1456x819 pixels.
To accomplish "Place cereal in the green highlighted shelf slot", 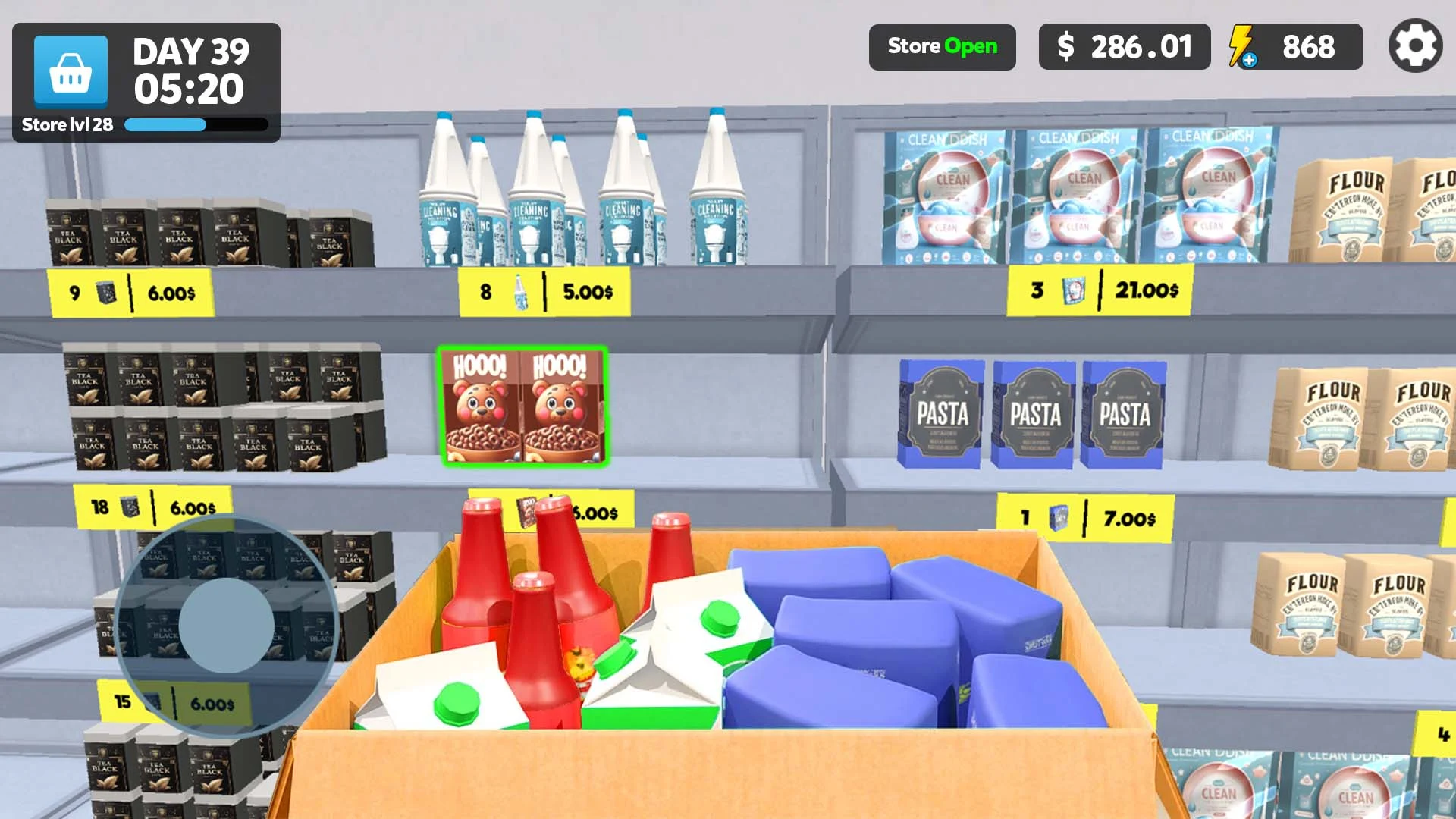I will [523, 406].
